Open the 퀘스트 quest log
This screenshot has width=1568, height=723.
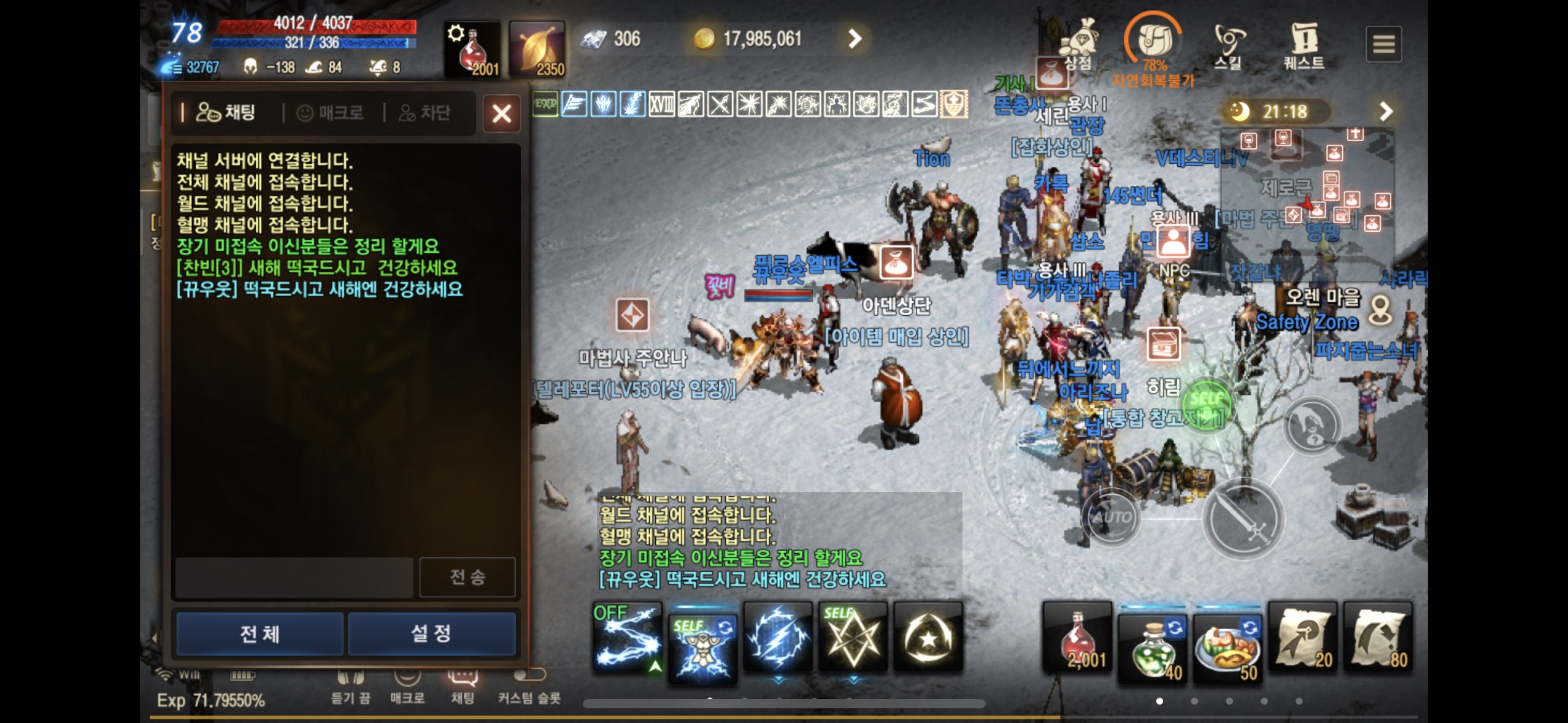1304,44
